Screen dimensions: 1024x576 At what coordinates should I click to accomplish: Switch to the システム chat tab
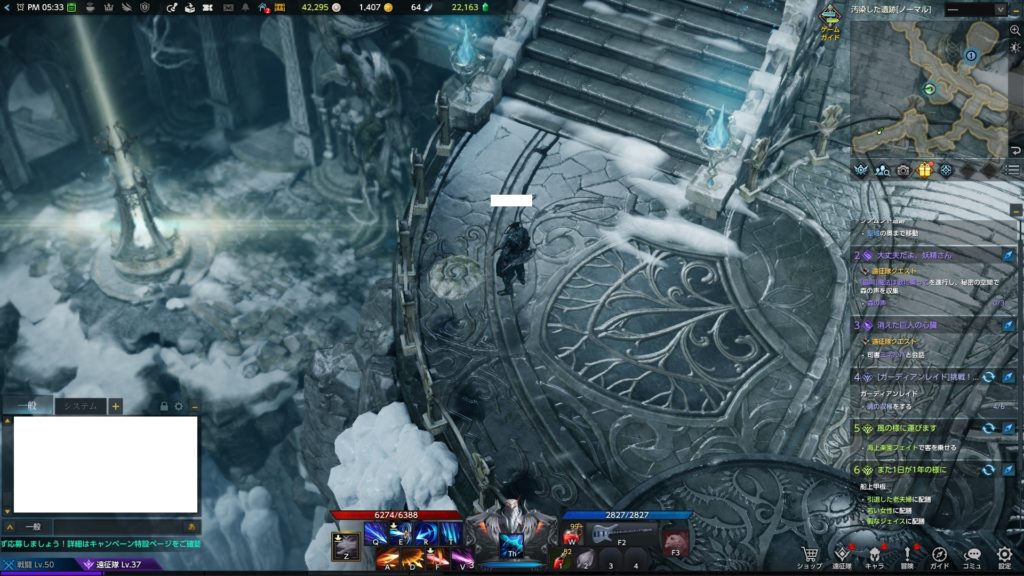click(79, 406)
